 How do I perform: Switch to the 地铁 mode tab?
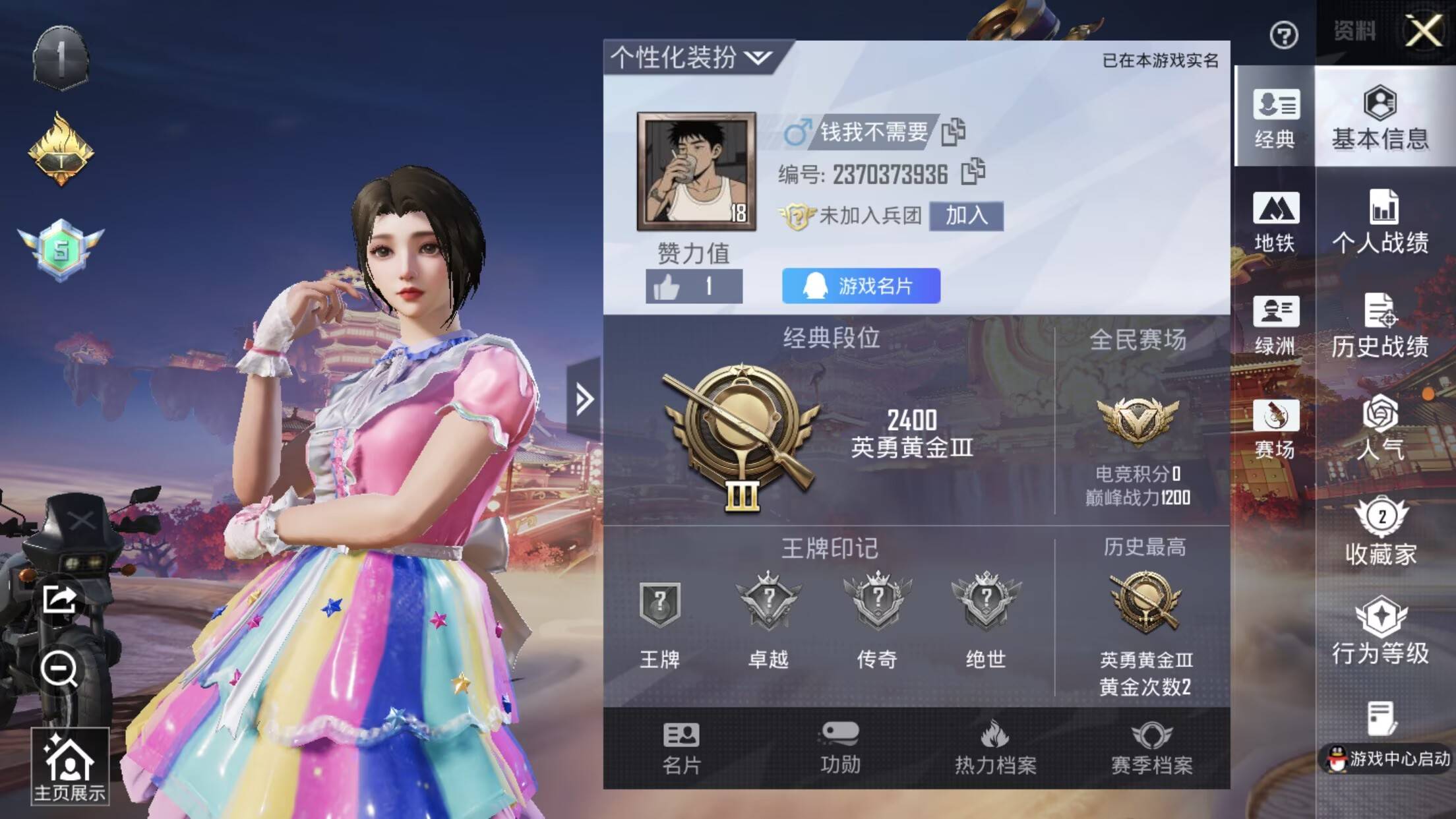coord(1274,221)
